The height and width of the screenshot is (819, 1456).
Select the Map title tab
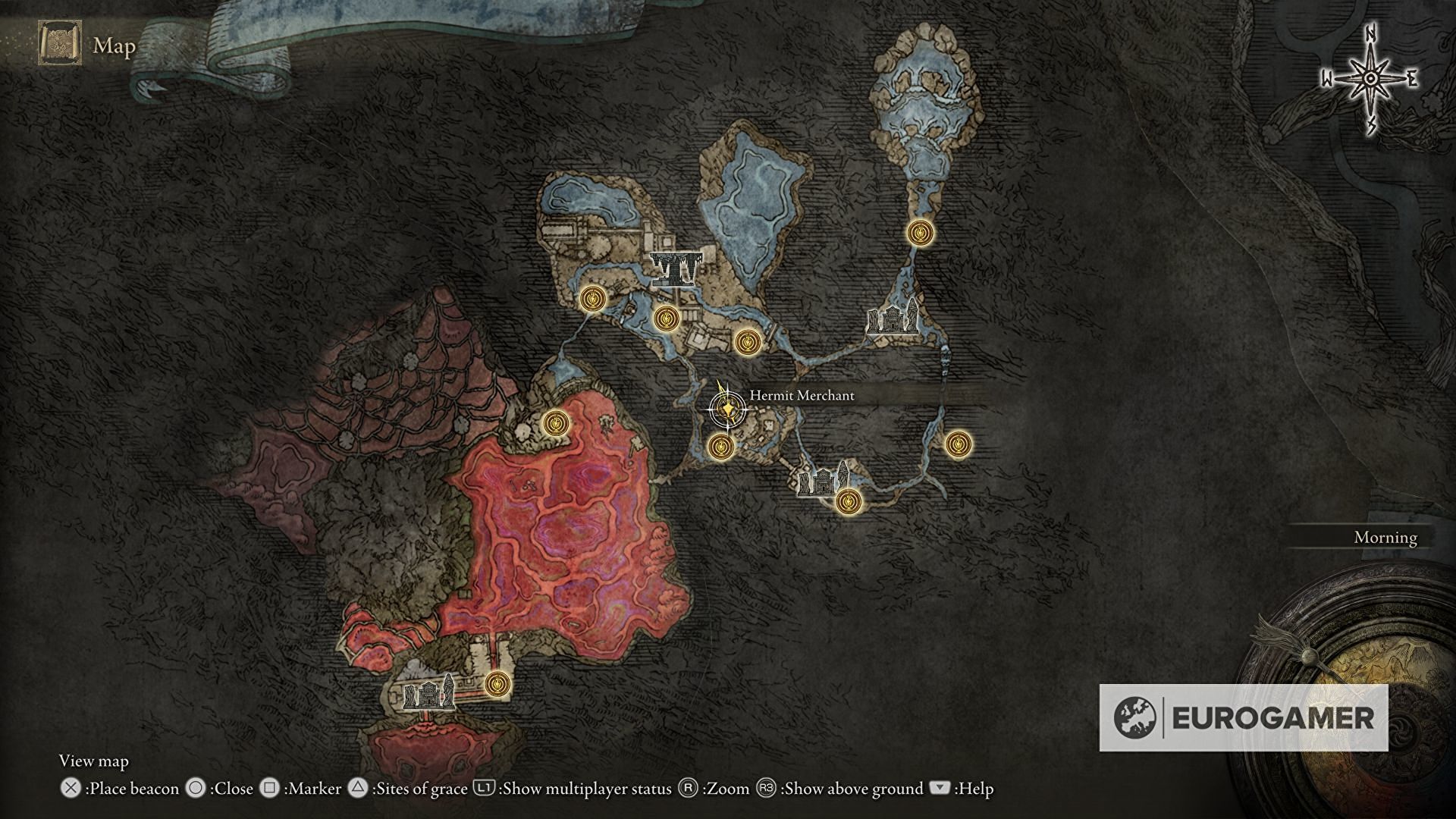point(112,47)
